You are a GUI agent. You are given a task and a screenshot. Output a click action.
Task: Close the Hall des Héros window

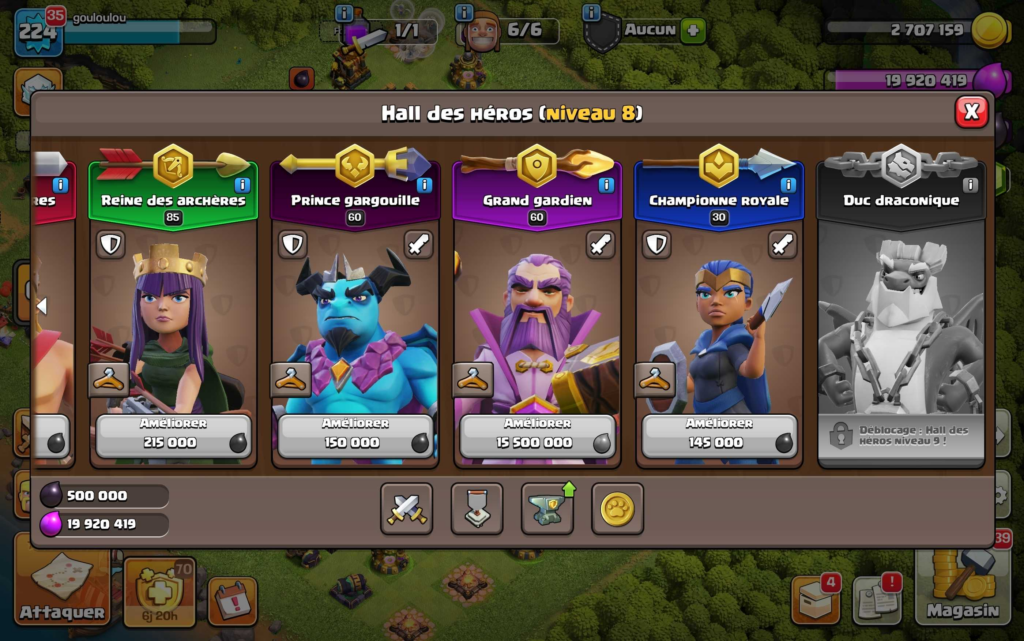point(971,111)
